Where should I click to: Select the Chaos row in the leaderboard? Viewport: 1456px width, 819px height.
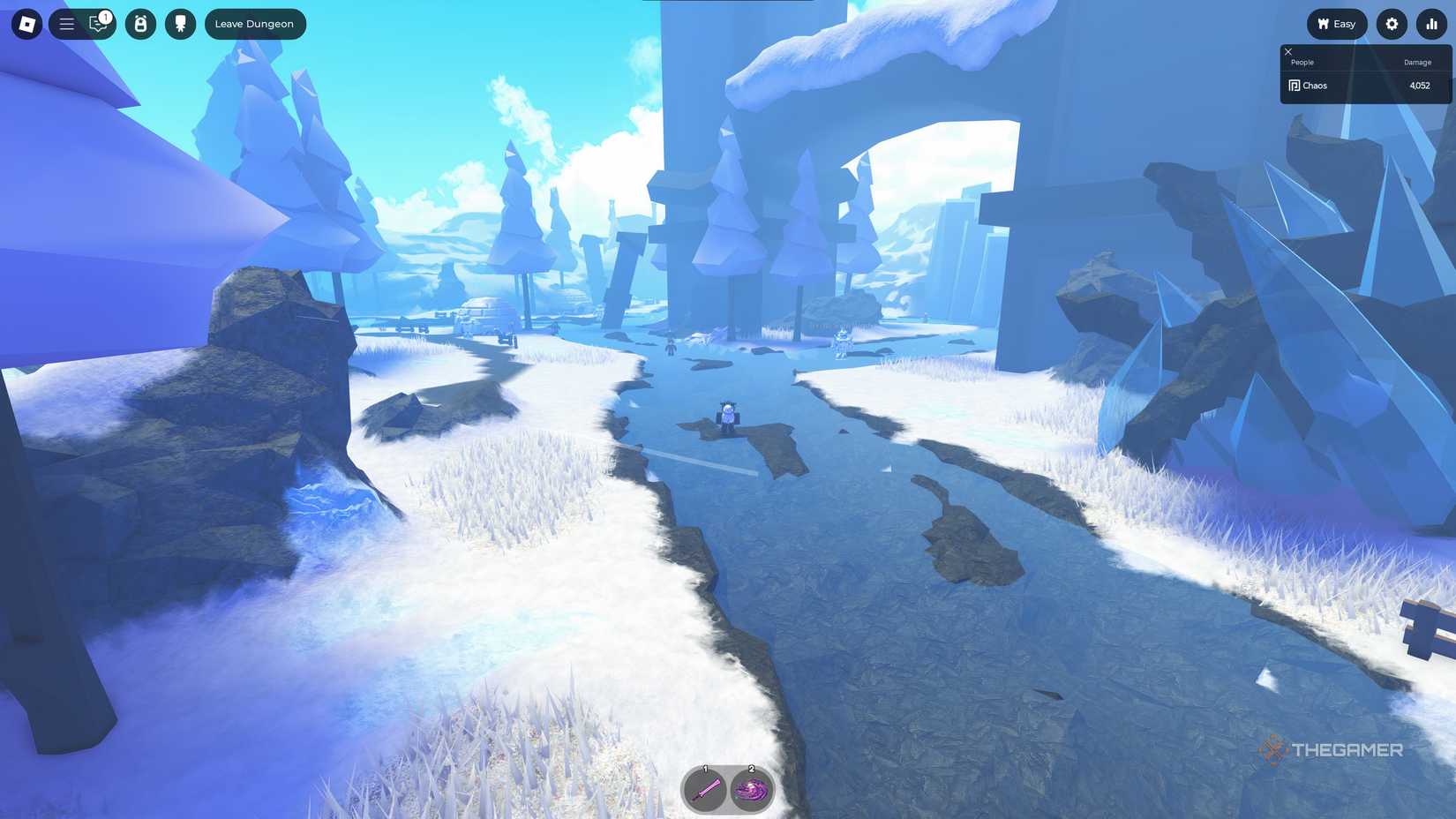[x=1364, y=85]
